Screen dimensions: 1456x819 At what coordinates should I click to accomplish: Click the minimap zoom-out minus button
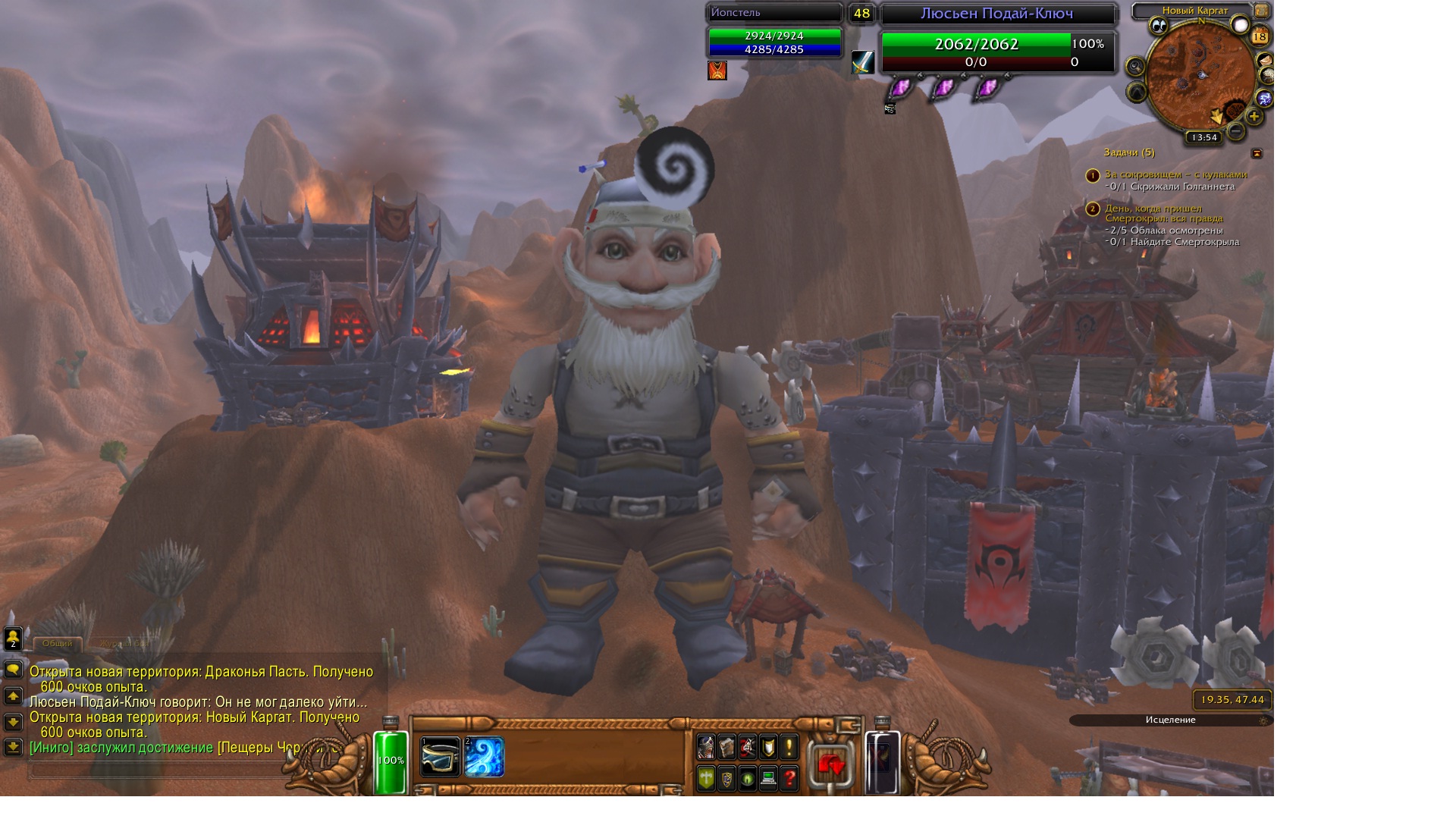click(1236, 131)
